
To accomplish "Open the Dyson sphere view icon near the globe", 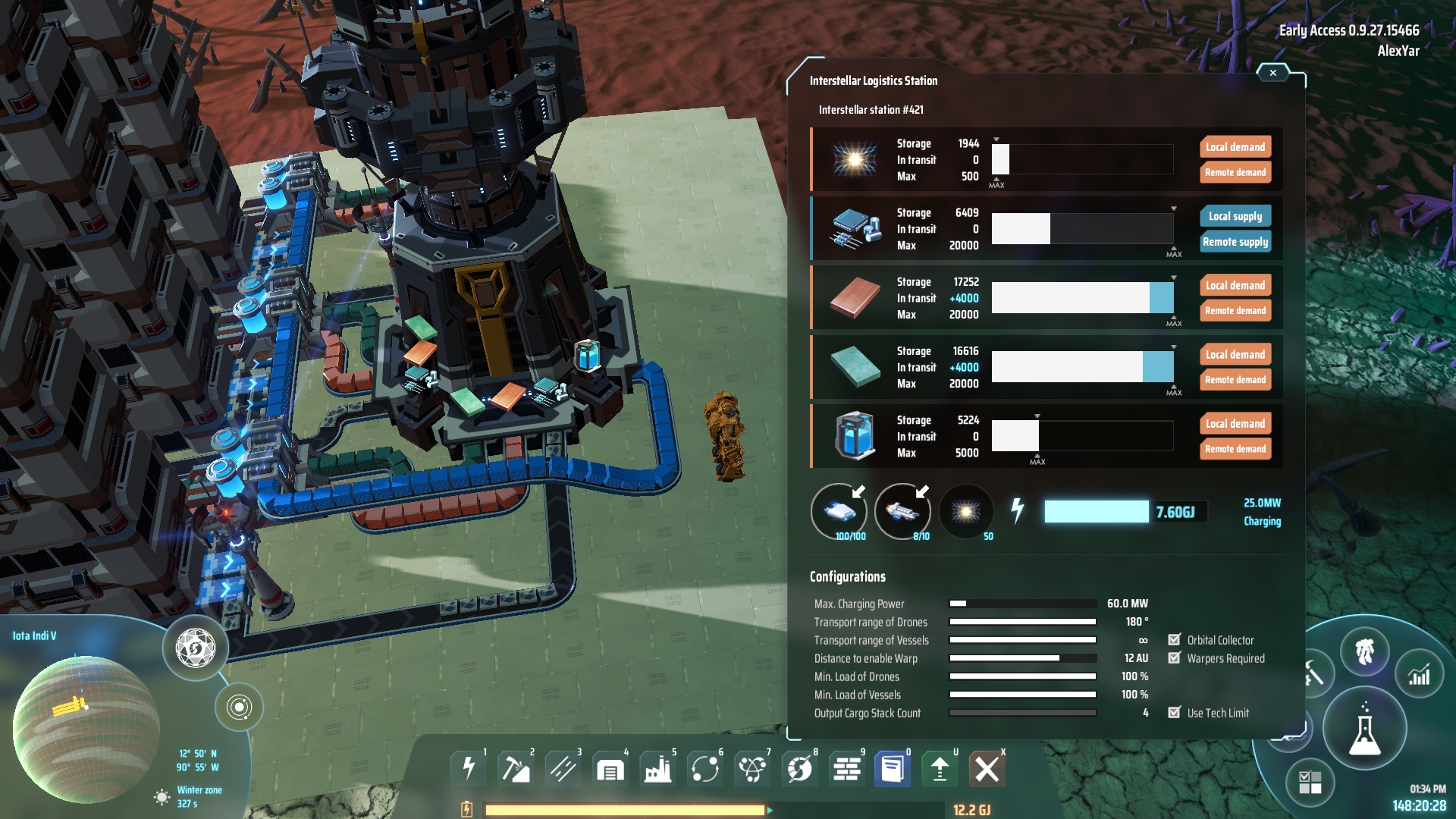I will click(x=196, y=648).
